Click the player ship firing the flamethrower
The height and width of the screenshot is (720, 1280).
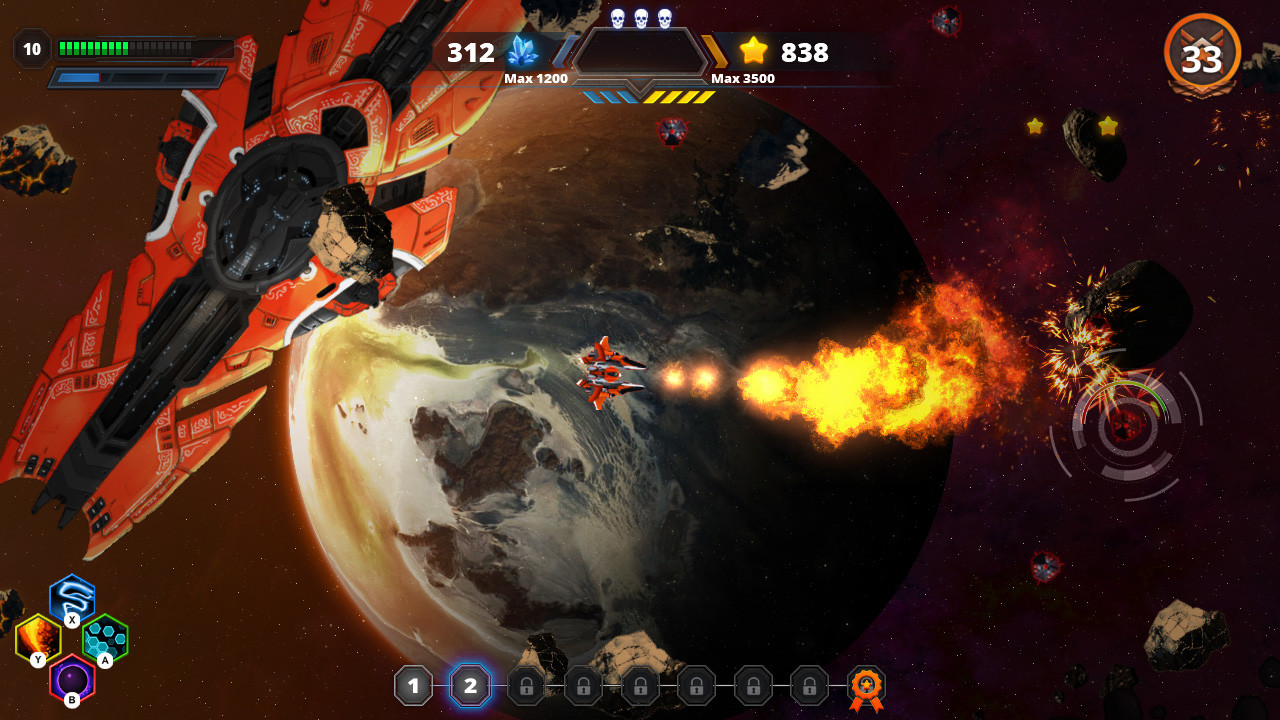(610, 375)
